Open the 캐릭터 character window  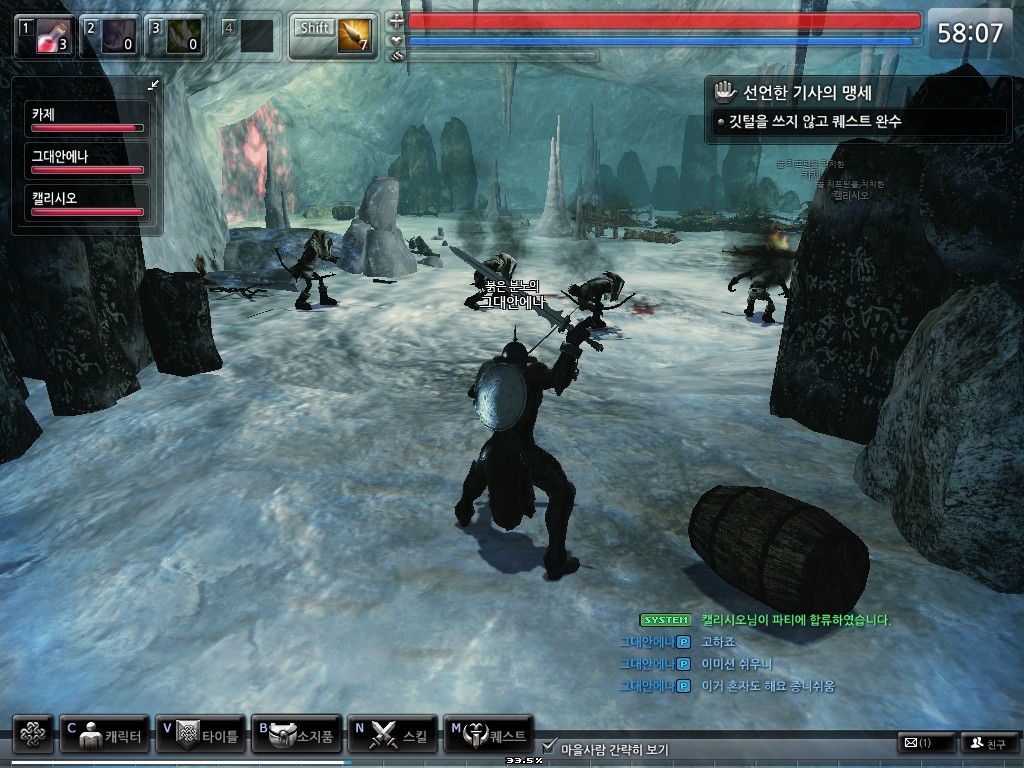point(105,735)
